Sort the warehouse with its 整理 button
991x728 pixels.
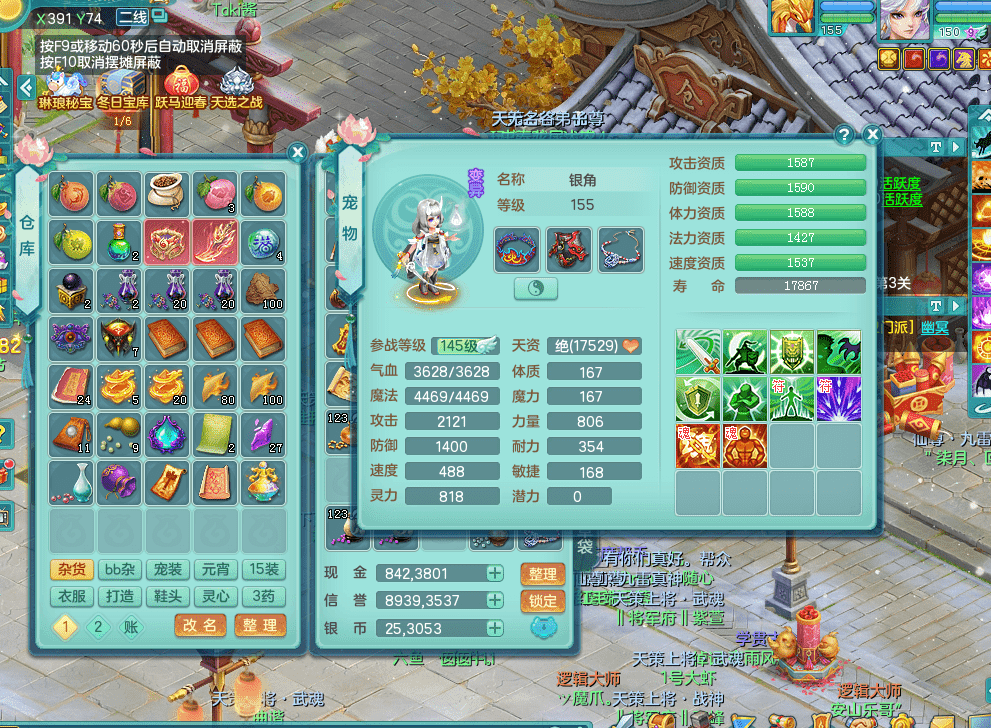pyautogui.click(x=259, y=625)
